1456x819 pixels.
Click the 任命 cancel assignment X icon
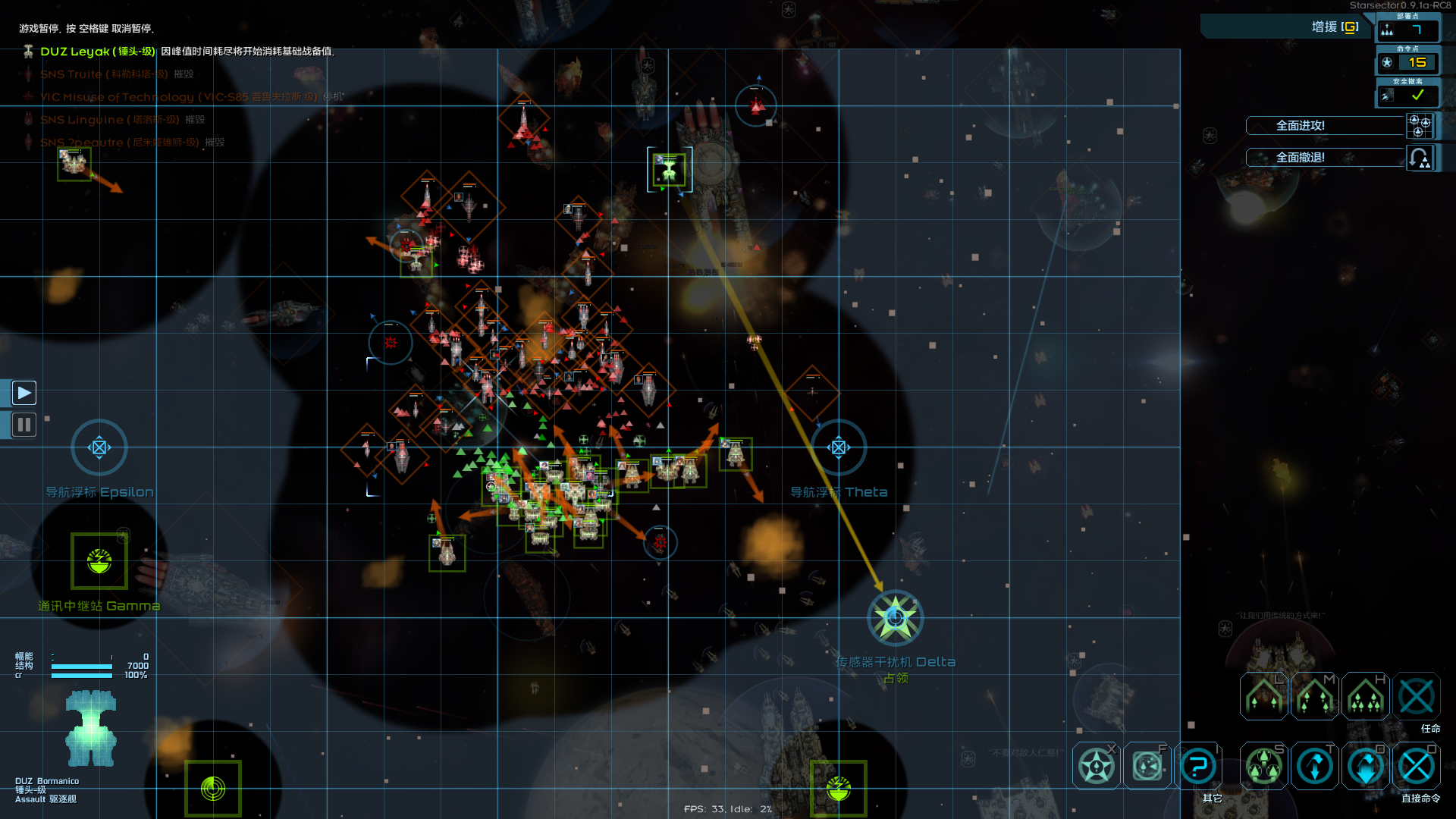pyautogui.click(x=1416, y=695)
